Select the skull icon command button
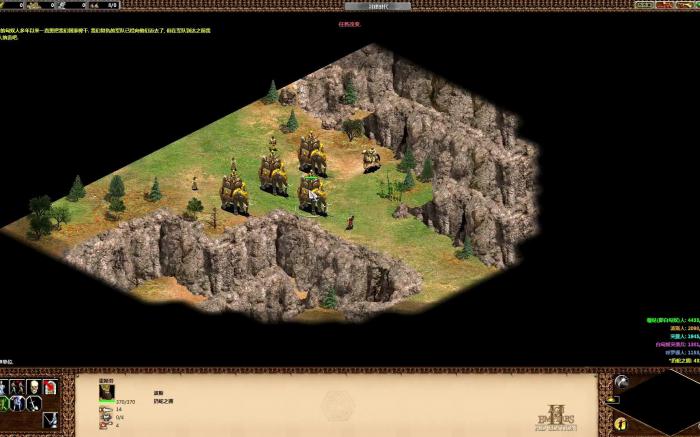Screen dimensions: 700x437 33,387
